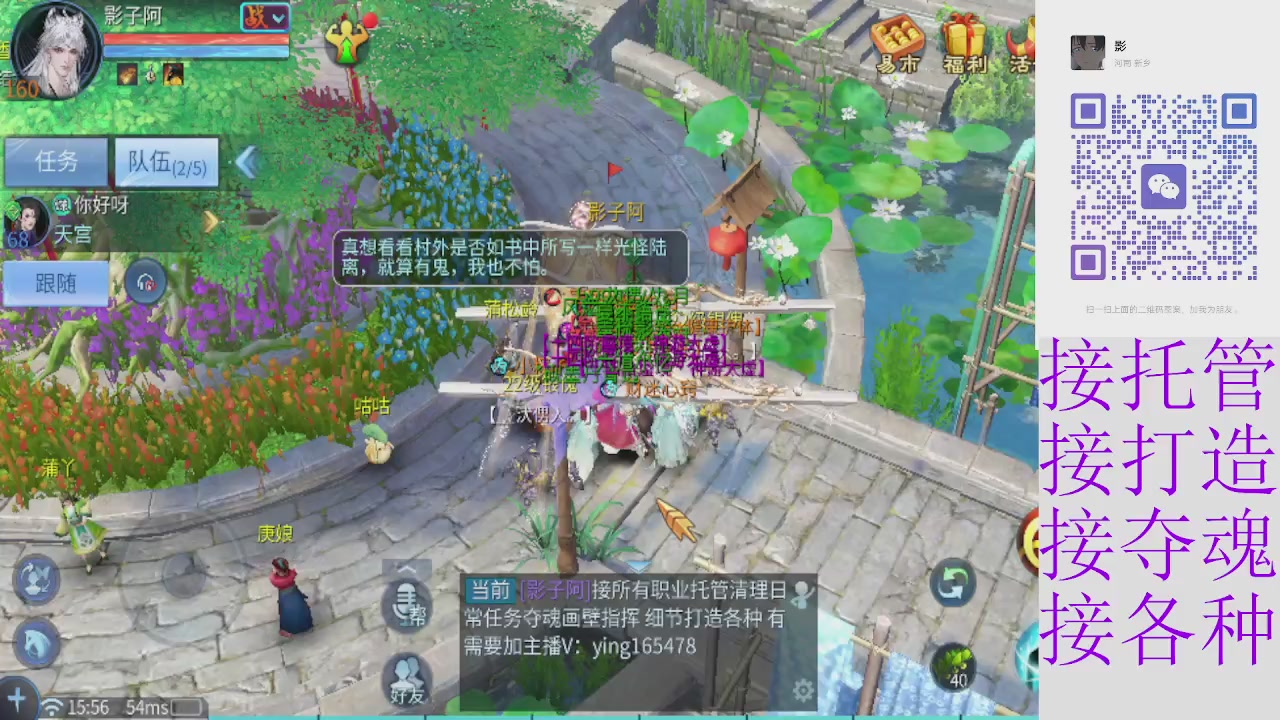Switch to the 队伍(2/5) team tab
Screen dimensions: 1280x720
(x=166, y=163)
